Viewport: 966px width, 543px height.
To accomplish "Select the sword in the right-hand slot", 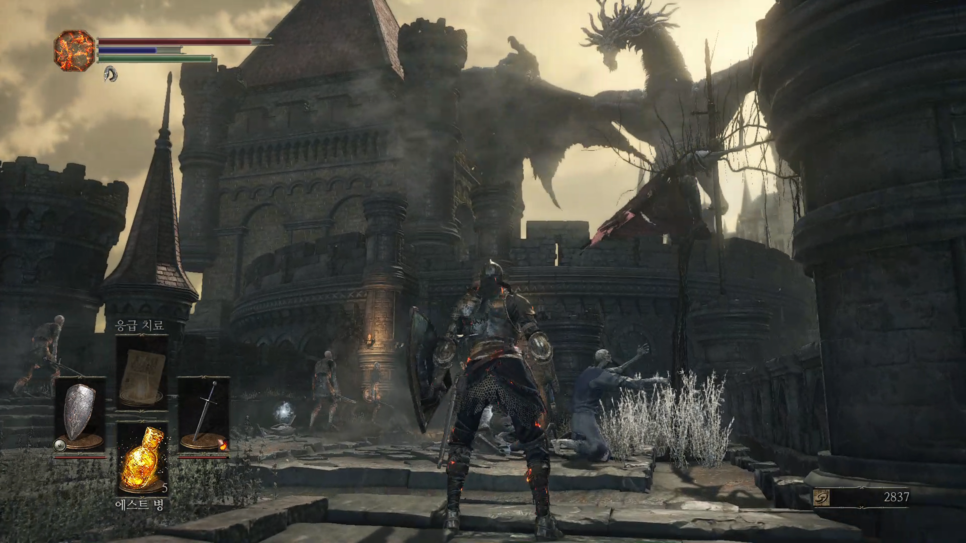I will click(203, 414).
